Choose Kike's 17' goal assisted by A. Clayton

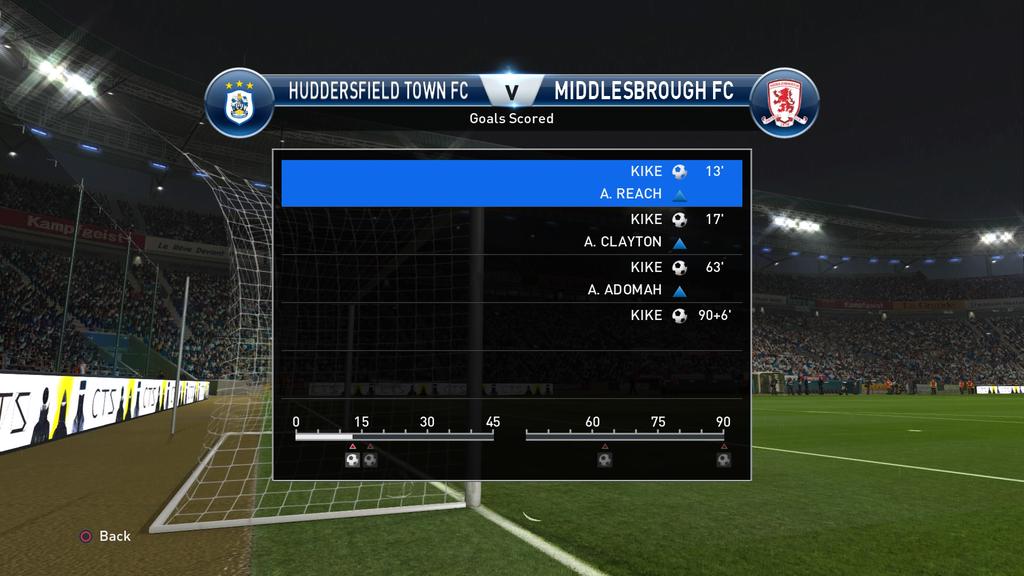tap(512, 230)
